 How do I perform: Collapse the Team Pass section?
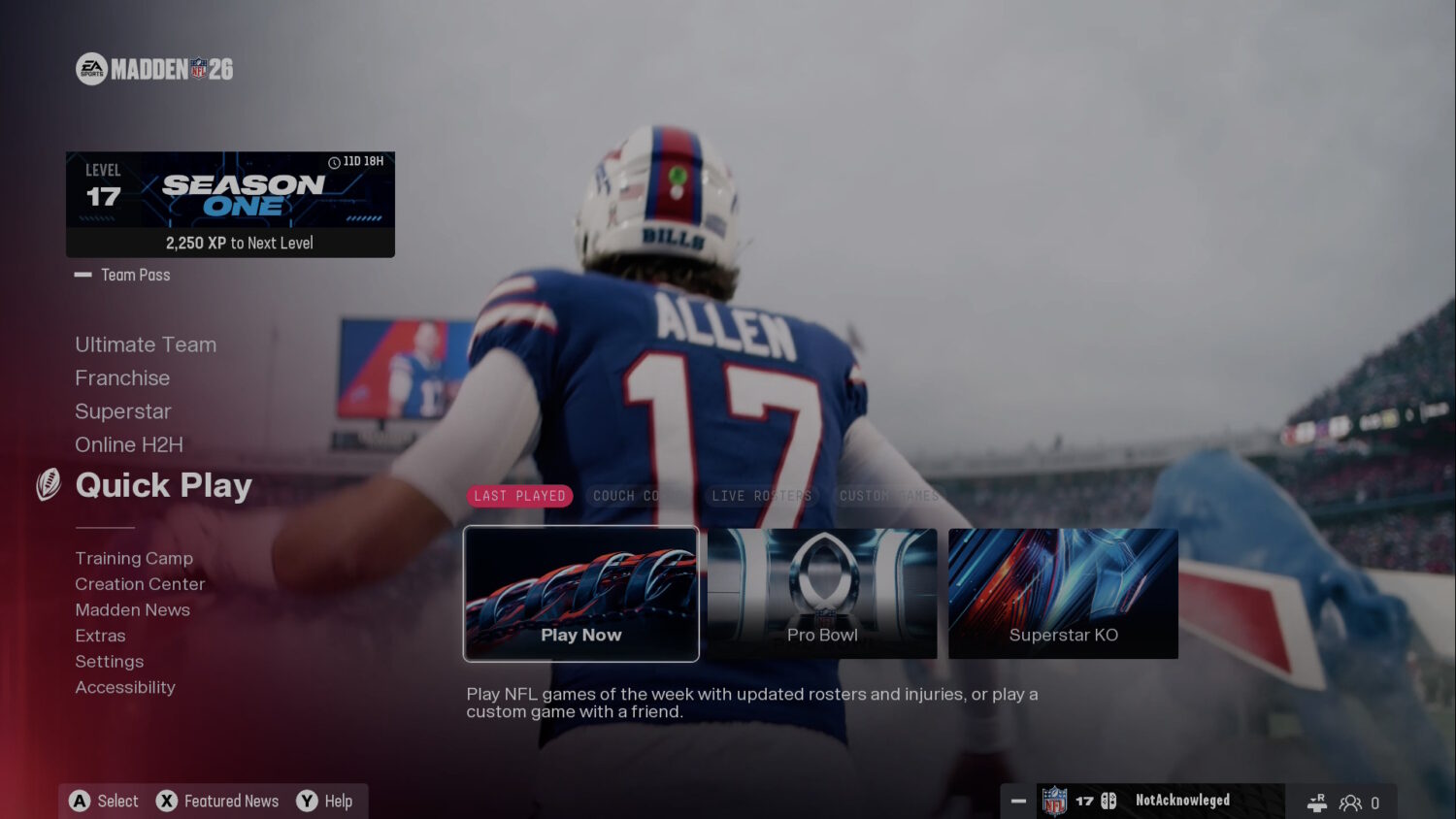82,275
